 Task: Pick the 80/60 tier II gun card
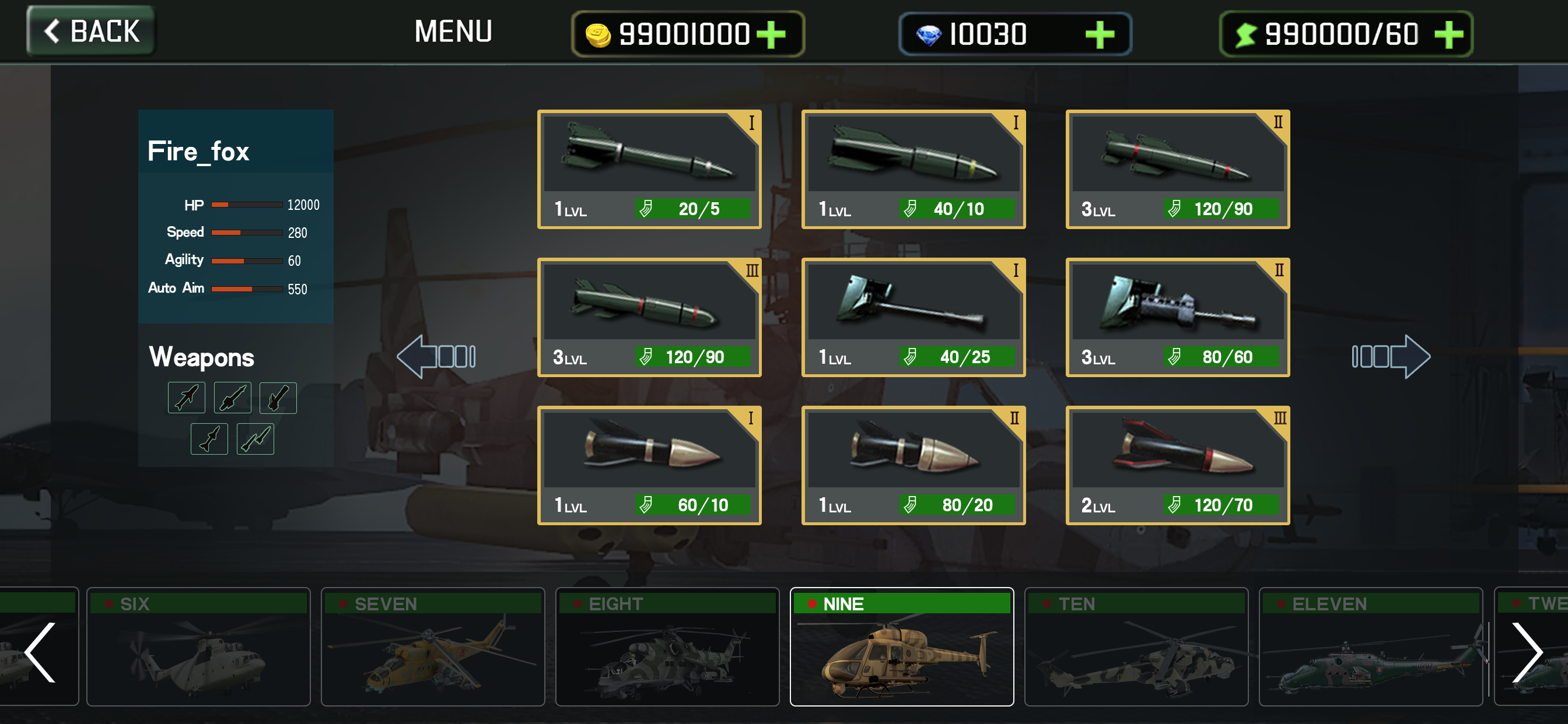1177,317
